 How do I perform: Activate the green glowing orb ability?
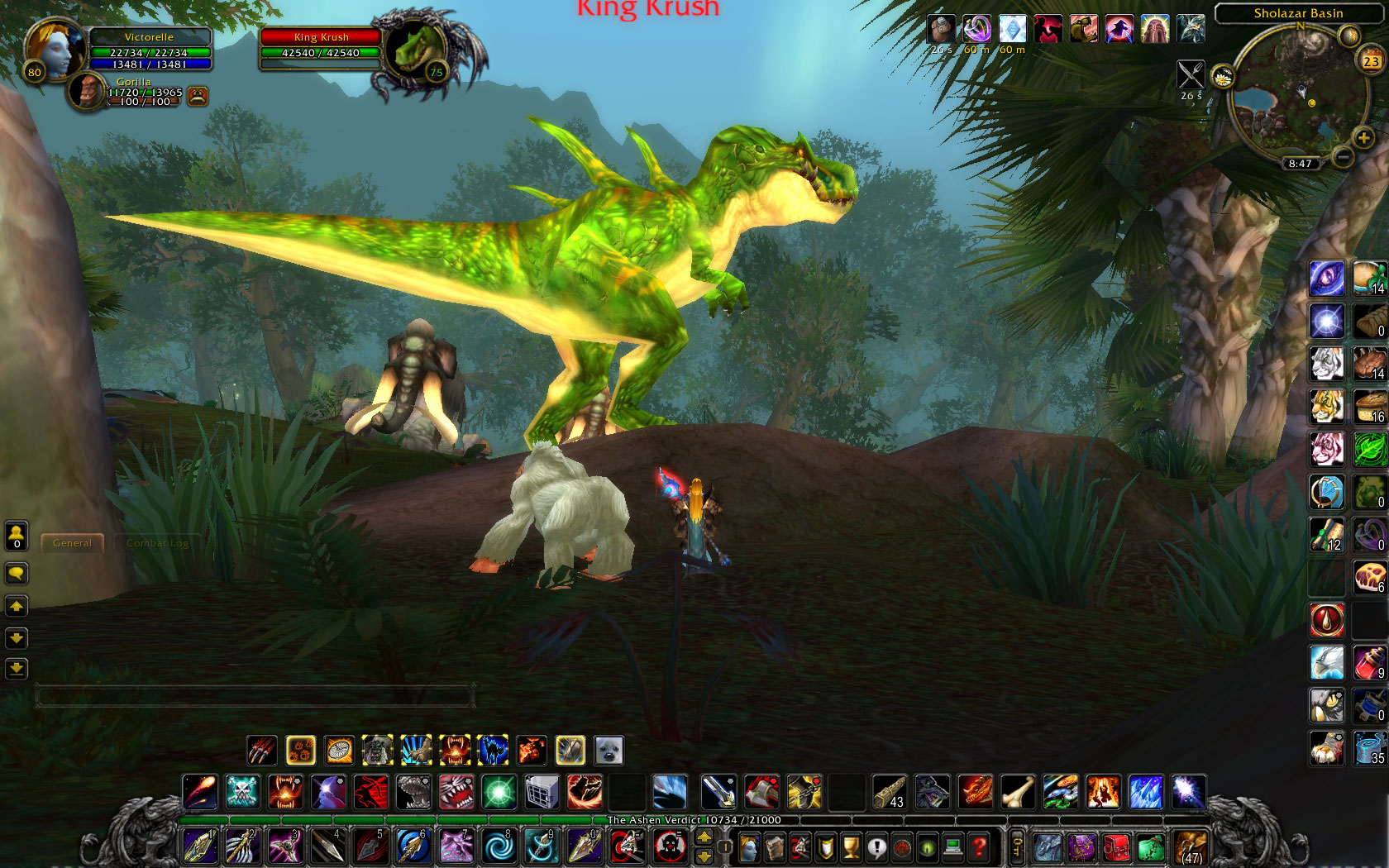(x=499, y=792)
